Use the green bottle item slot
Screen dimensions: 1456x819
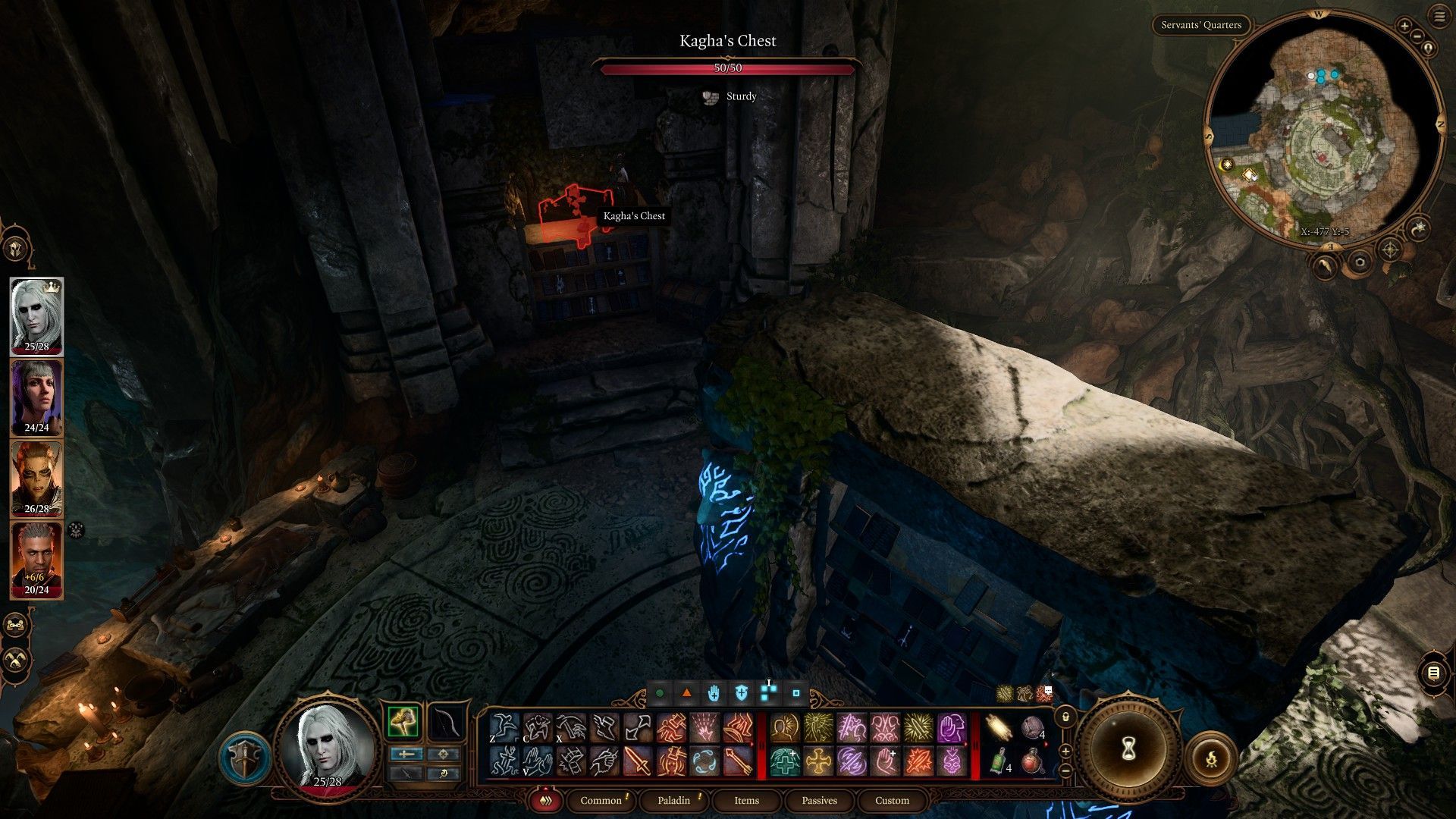(x=999, y=761)
